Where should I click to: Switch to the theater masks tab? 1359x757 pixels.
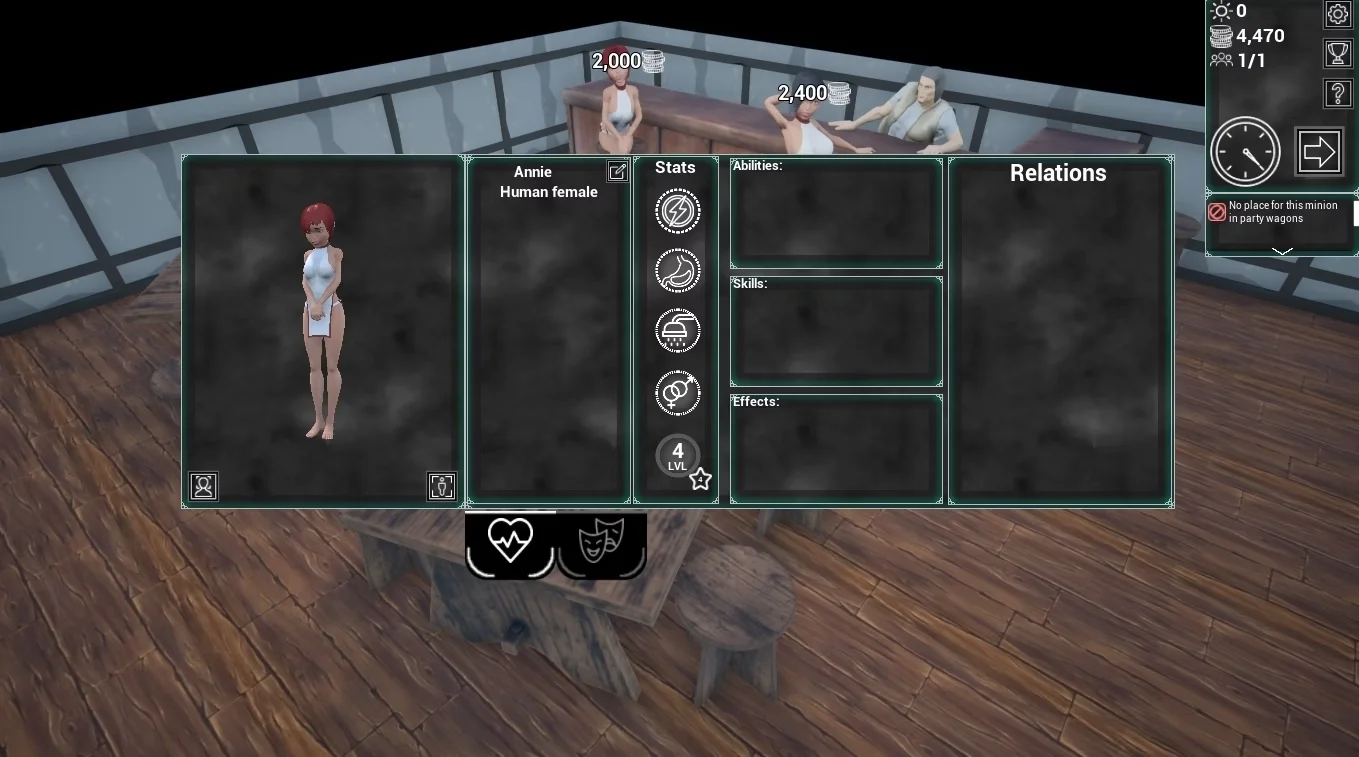[x=601, y=543]
